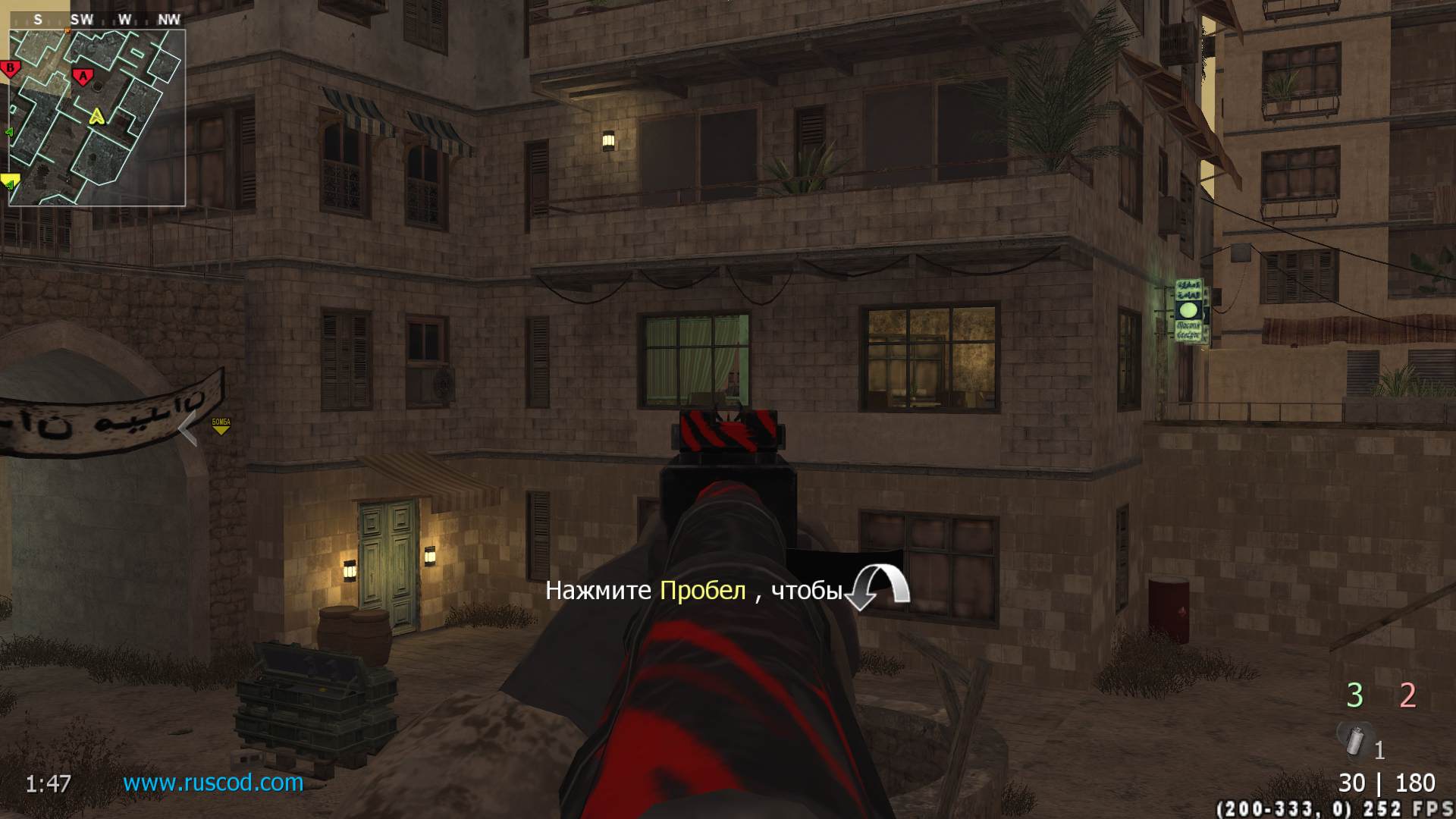The height and width of the screenshot is (819, 1456).
Task: Select the yellow bomb marker at minimap's bottom edge
Action: pos(10,181)
